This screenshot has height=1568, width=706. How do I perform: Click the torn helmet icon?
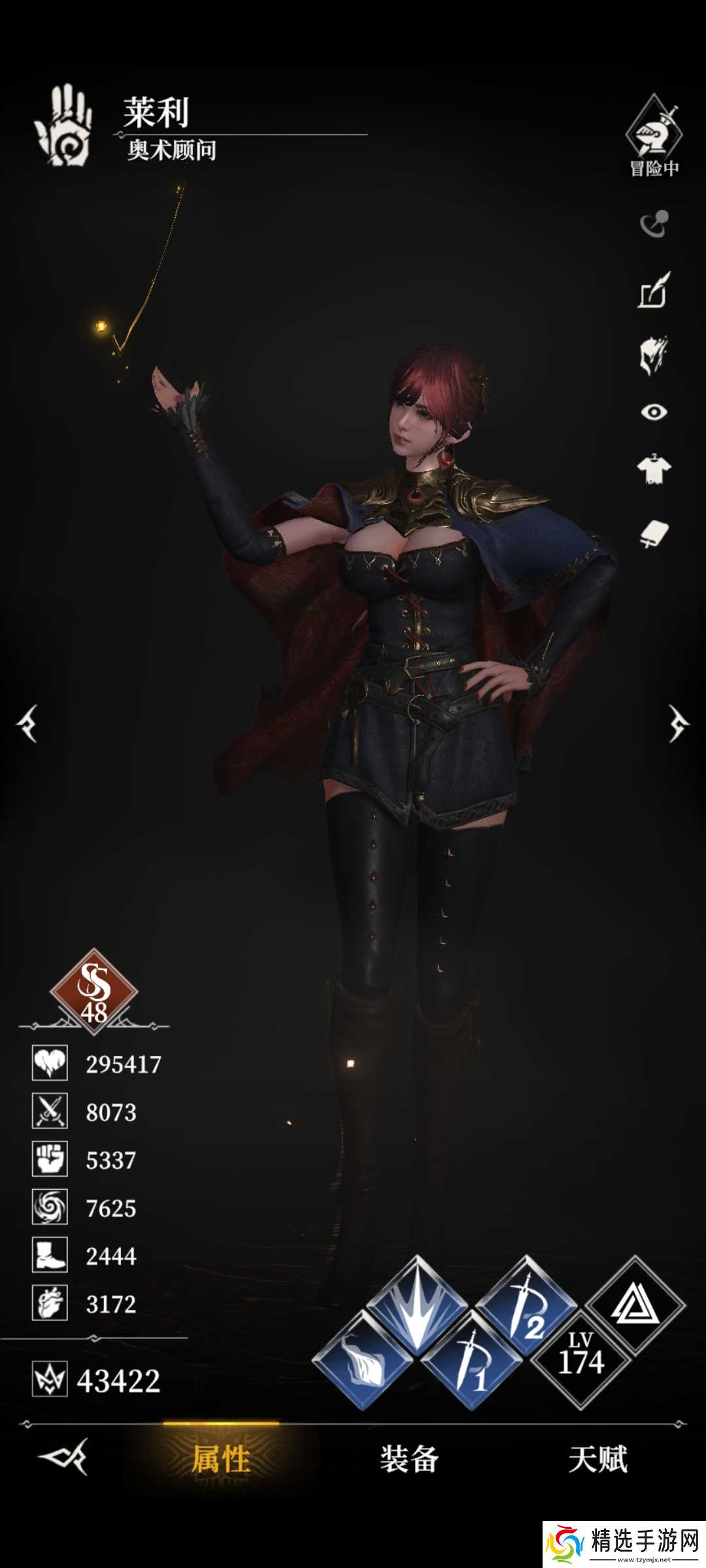pyautogui.click(x=654, y=355)
